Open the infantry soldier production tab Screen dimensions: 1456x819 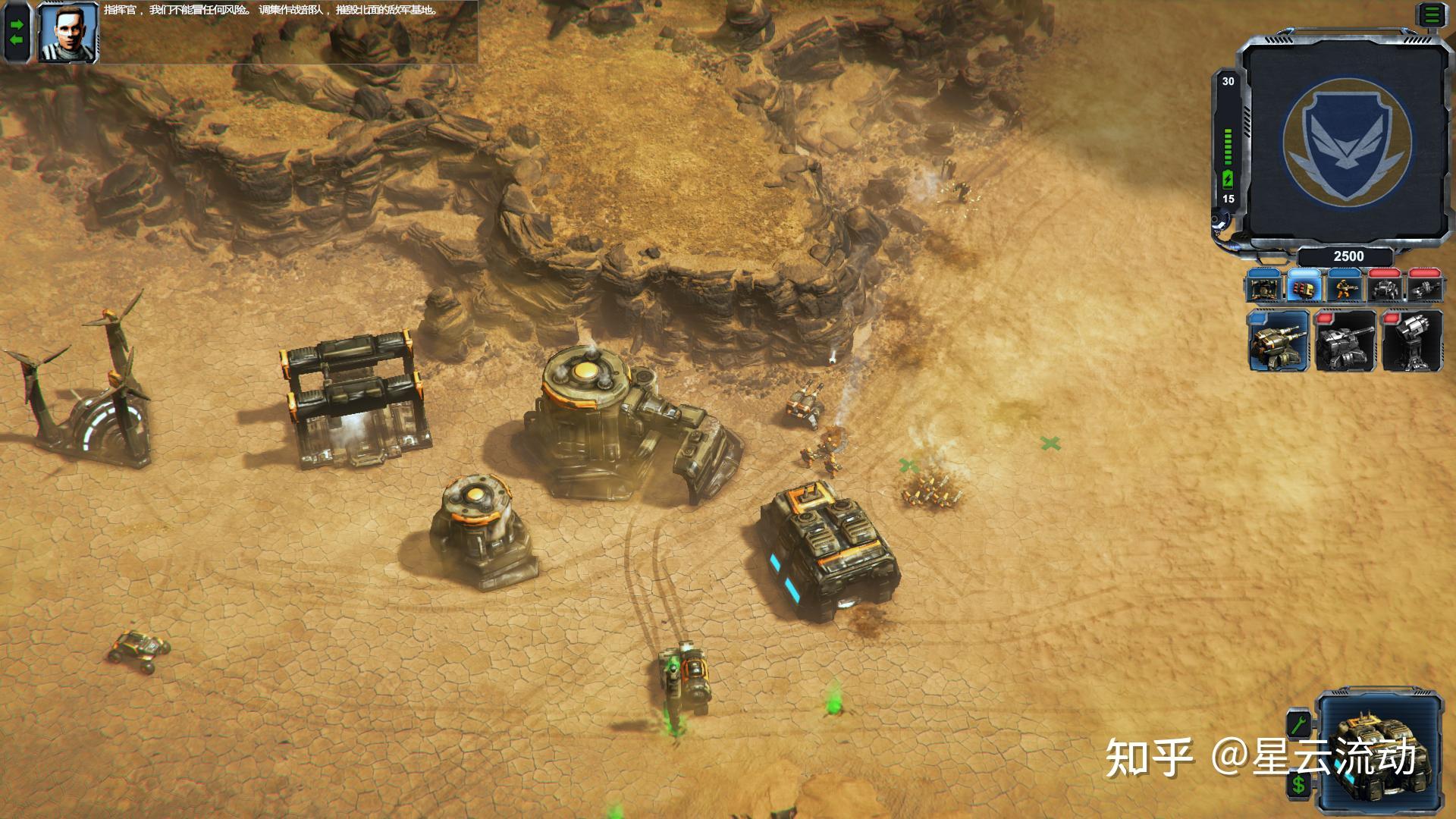1345,288
